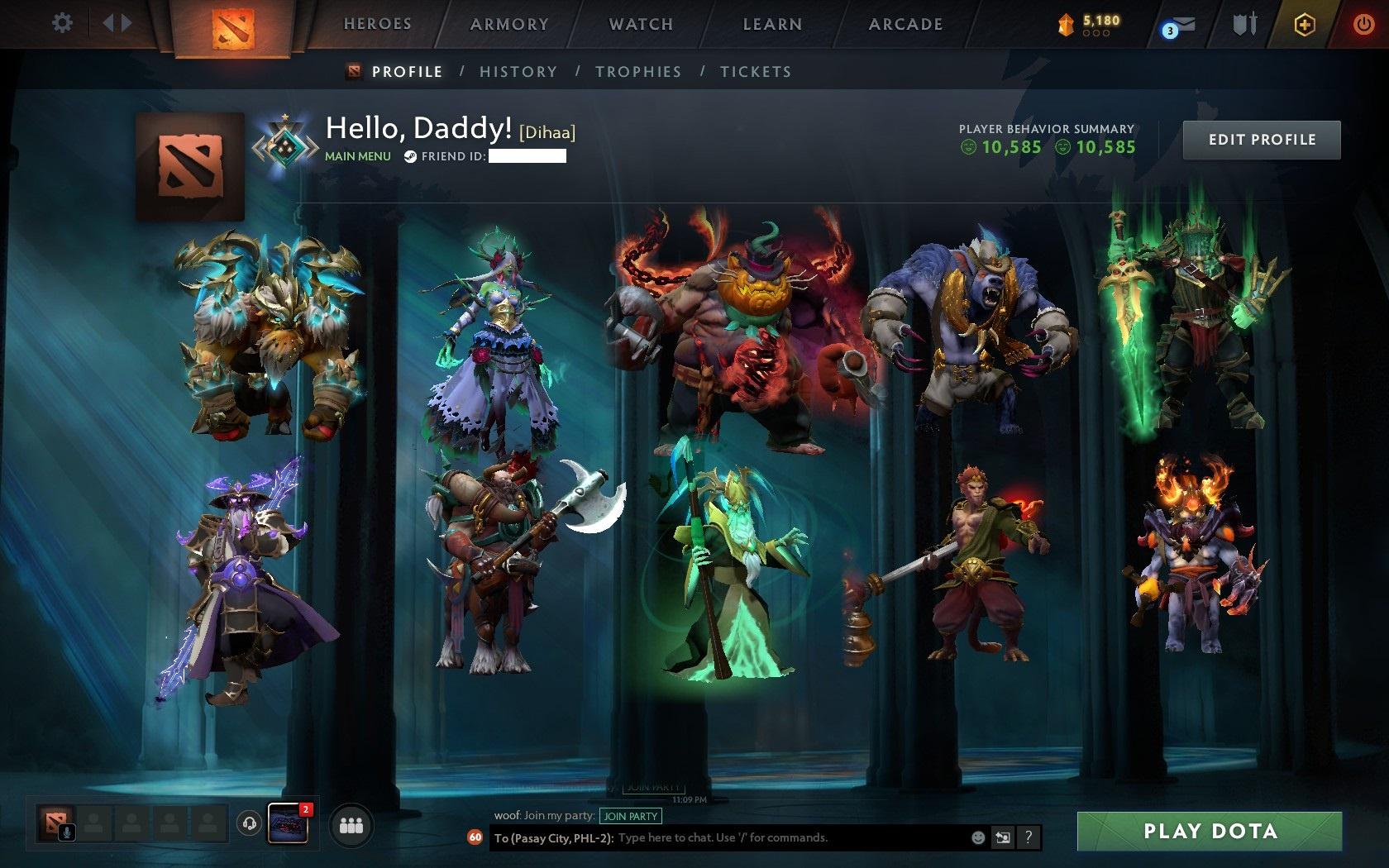Click the left-right arrows next to the gear
1389x868 pixels.
click(x=116, y=23)
